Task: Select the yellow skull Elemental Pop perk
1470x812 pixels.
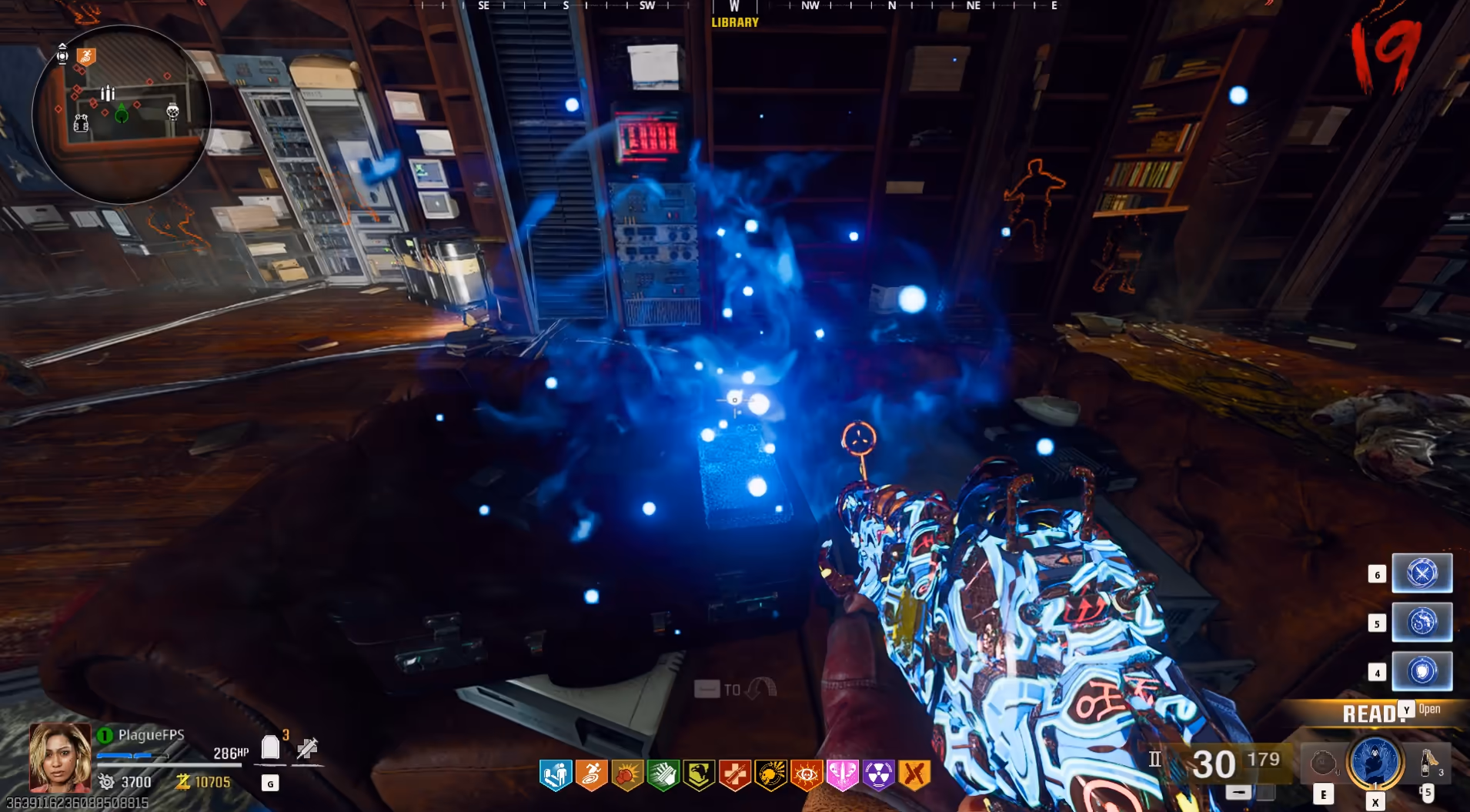Action: coord(770,775)
